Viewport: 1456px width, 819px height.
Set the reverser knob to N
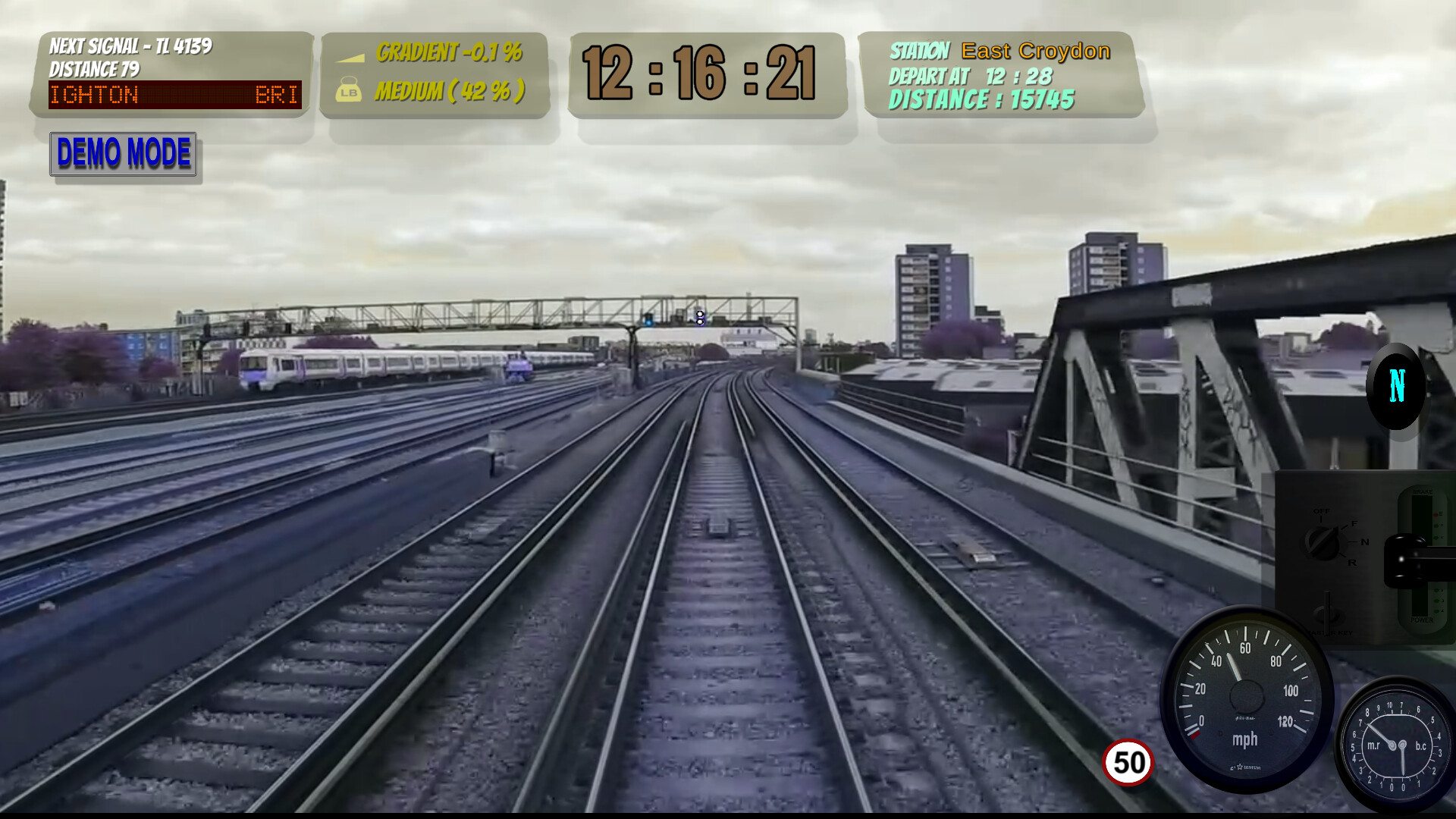pos(1364,541)
